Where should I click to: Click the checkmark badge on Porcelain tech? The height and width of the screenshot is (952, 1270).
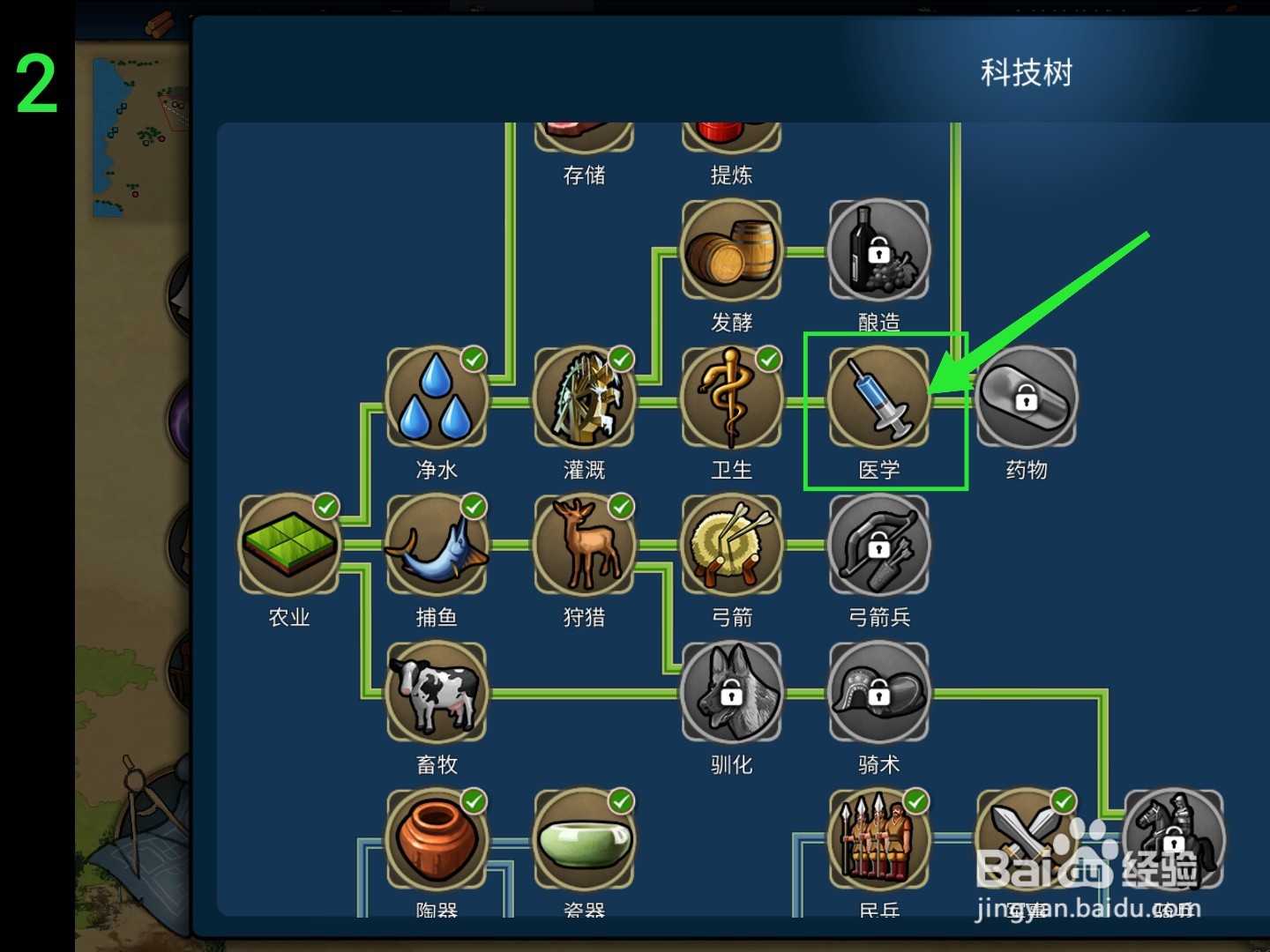point(622,800)
